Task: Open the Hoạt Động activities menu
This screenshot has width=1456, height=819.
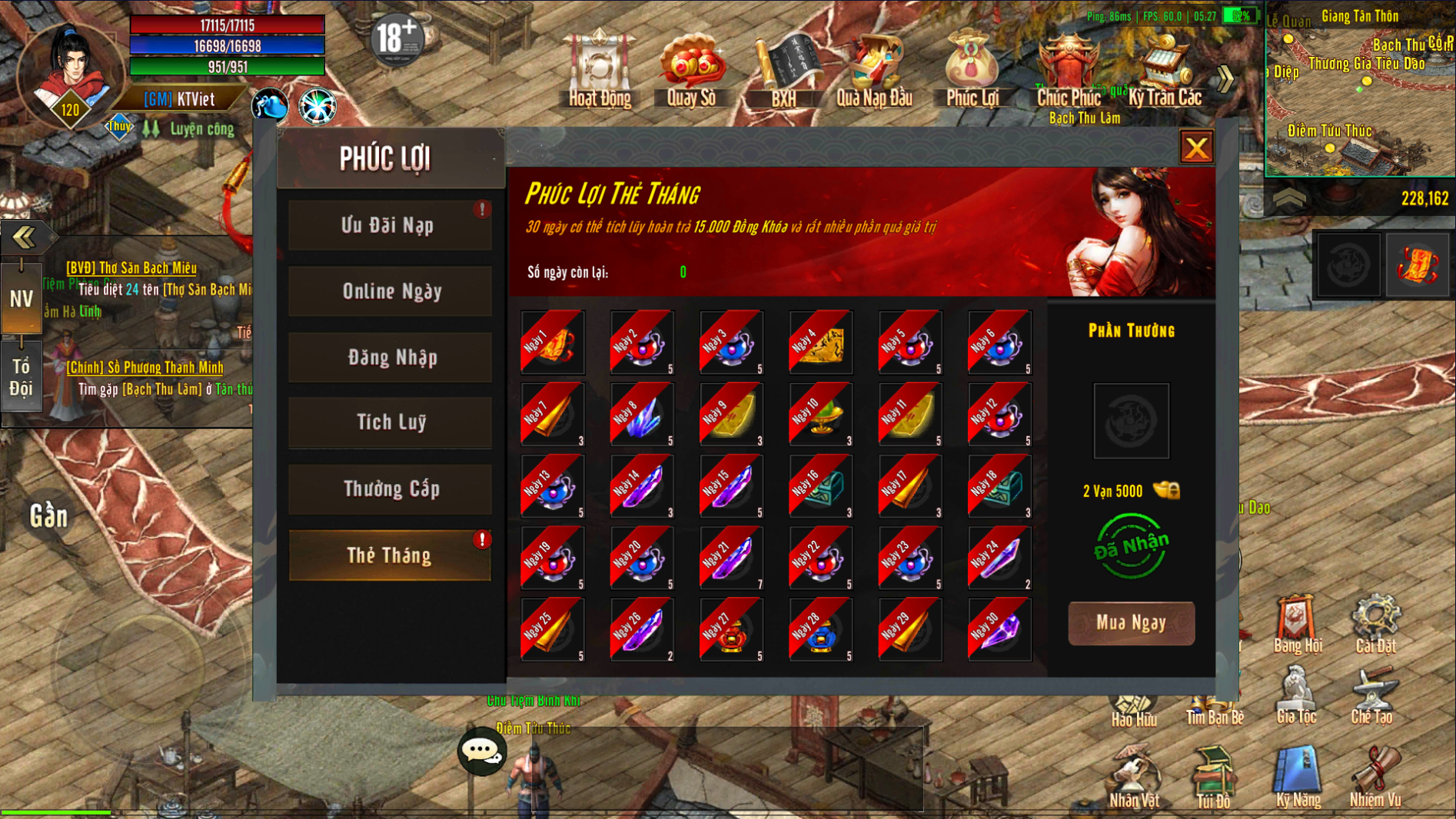Action: (600, 69)
